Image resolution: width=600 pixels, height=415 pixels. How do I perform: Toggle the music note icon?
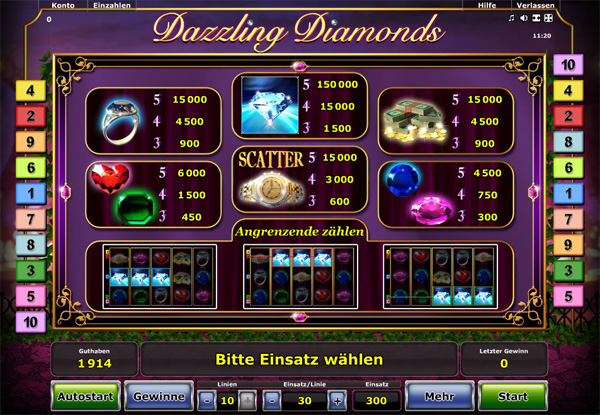(x=512, y=19)
